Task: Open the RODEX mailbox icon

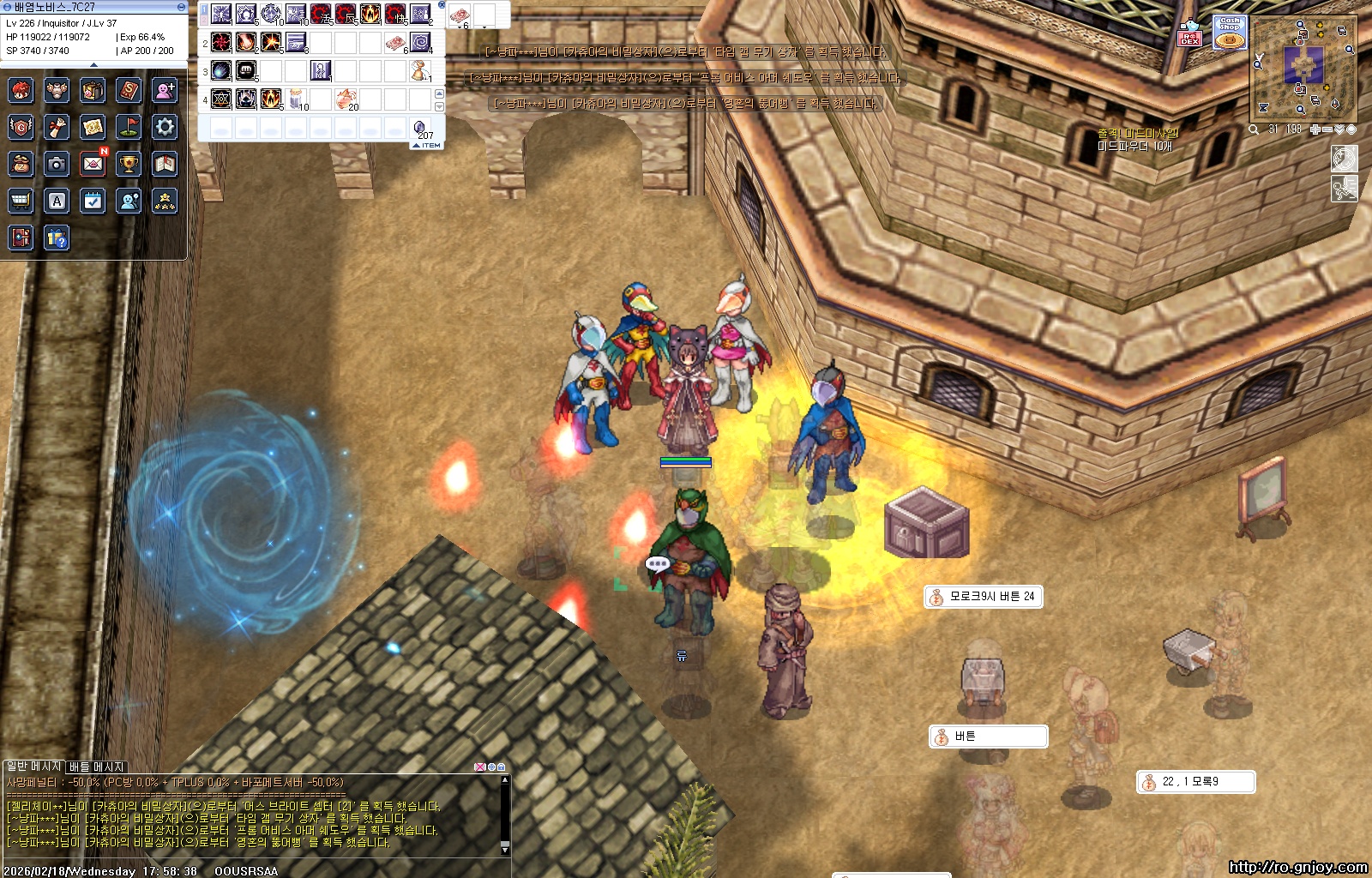Action: click(1189, 34)
